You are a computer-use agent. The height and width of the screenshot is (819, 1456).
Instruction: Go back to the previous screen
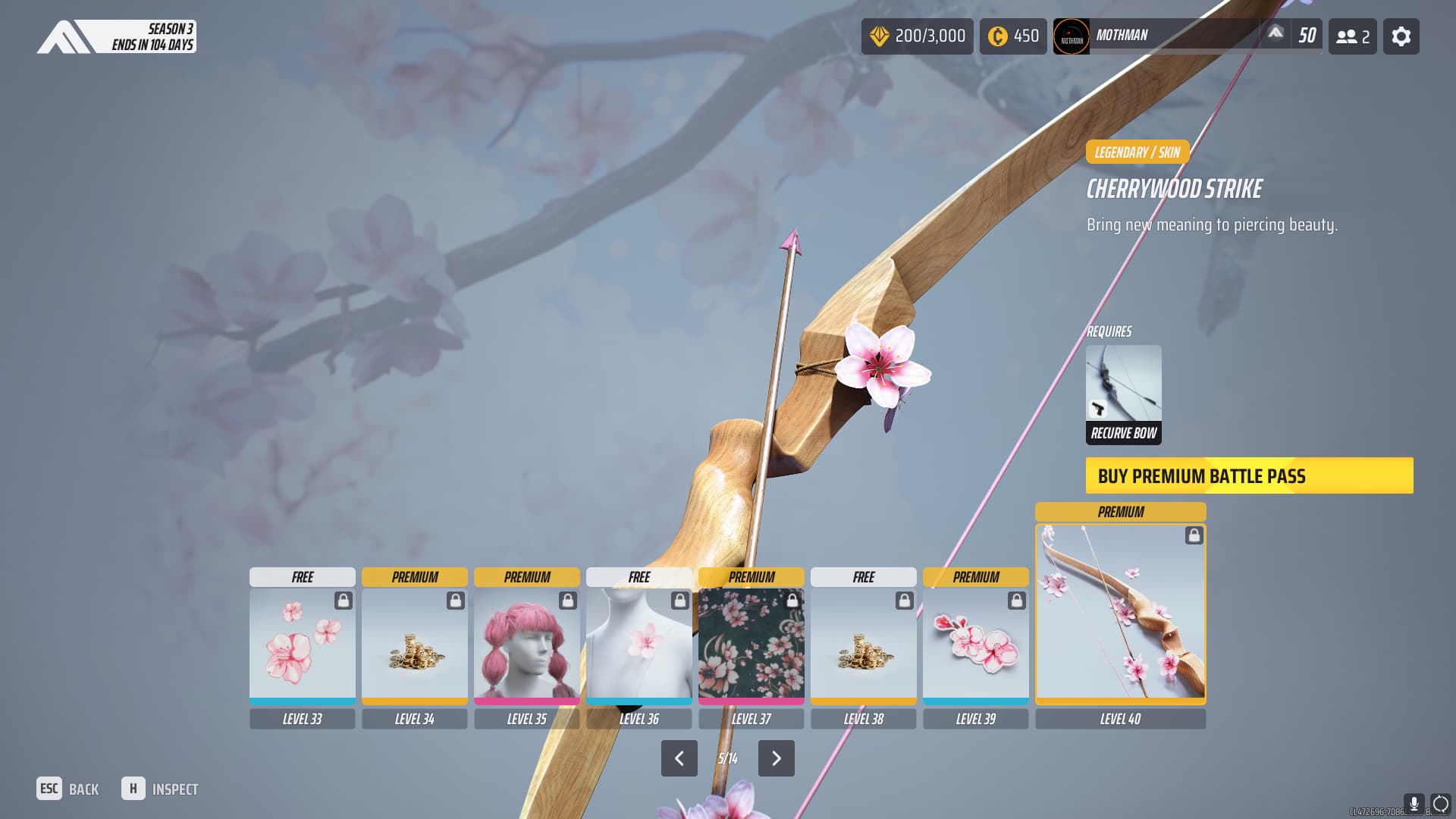pos(67,789)
